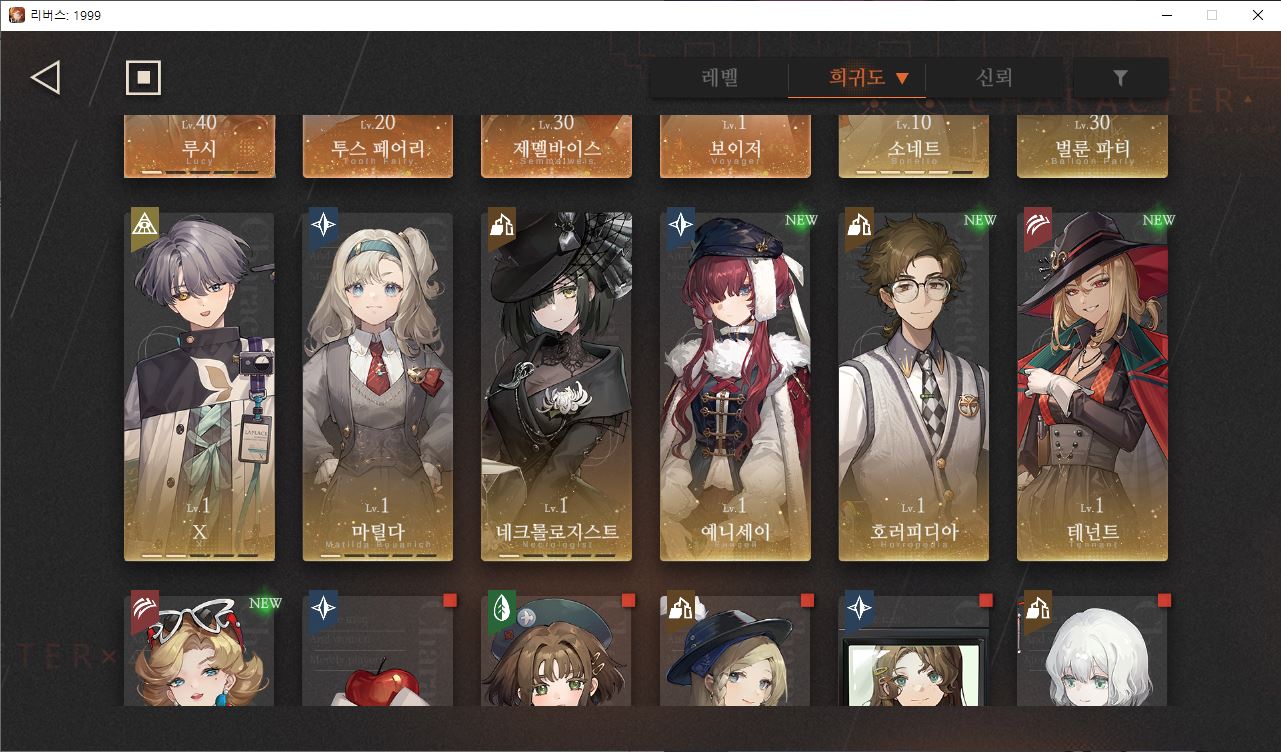This screenshot has width=1281, height=752.
Task: Pick the 소네트 character card
Action: [914, 146]
